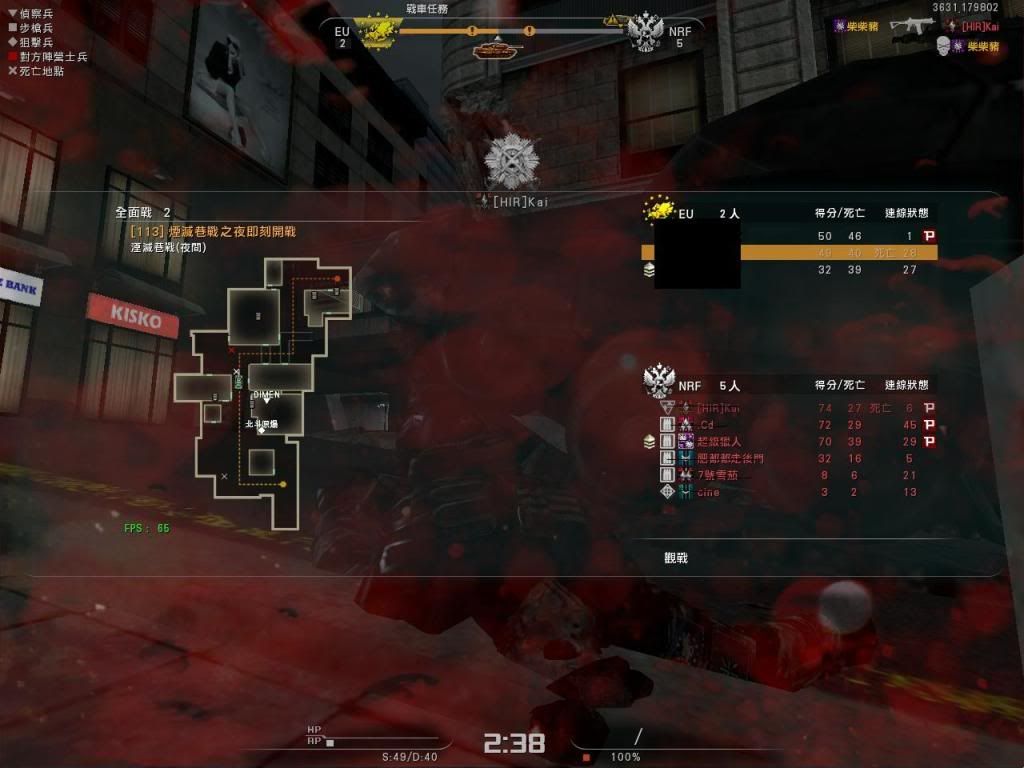Viewport: 1024px width, 768px height.
Task: Select the DIMEN player marker on the map
Action: [266, 395]
